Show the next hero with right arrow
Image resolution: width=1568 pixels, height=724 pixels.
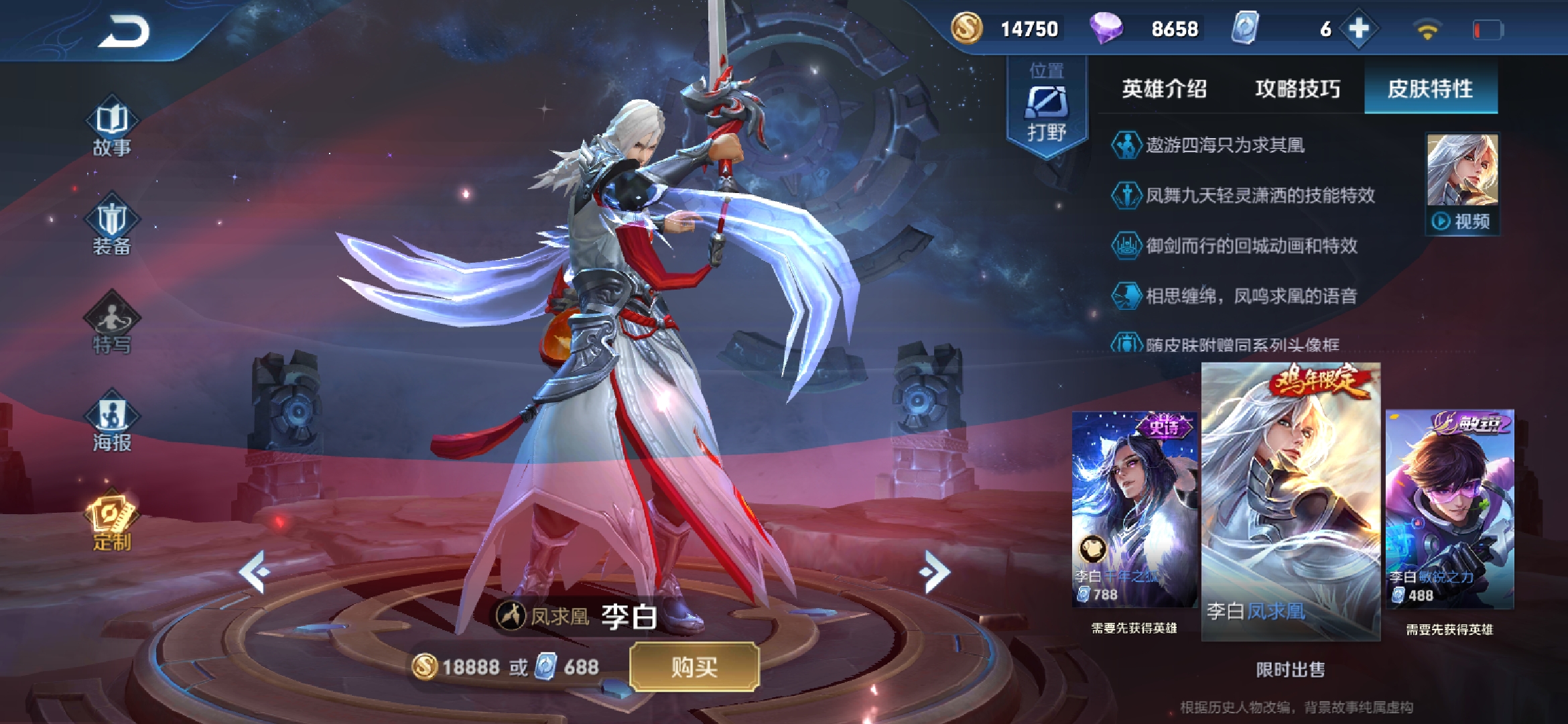(936, 572)
